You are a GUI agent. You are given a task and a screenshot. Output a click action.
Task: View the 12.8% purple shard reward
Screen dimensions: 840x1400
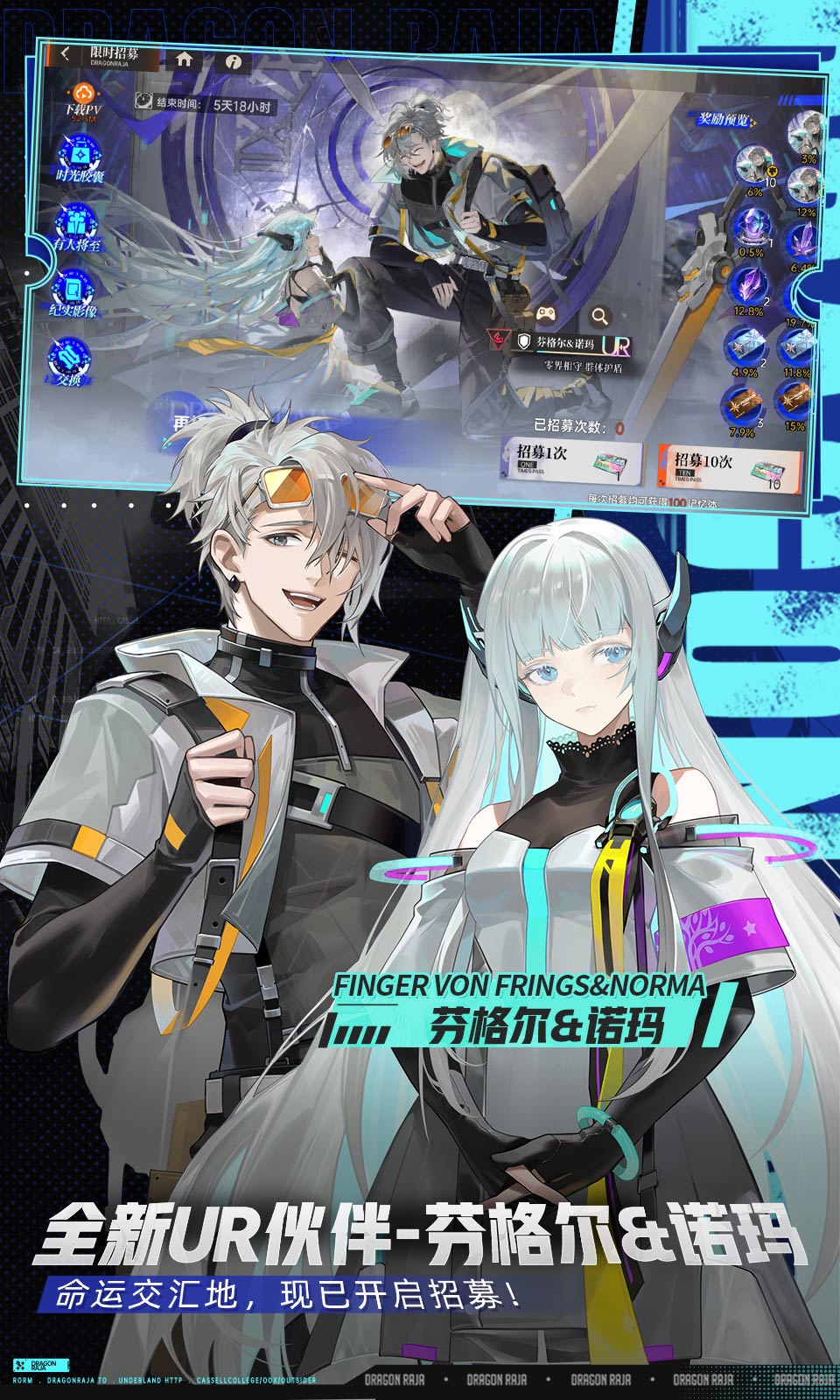(x=748, y=288)
